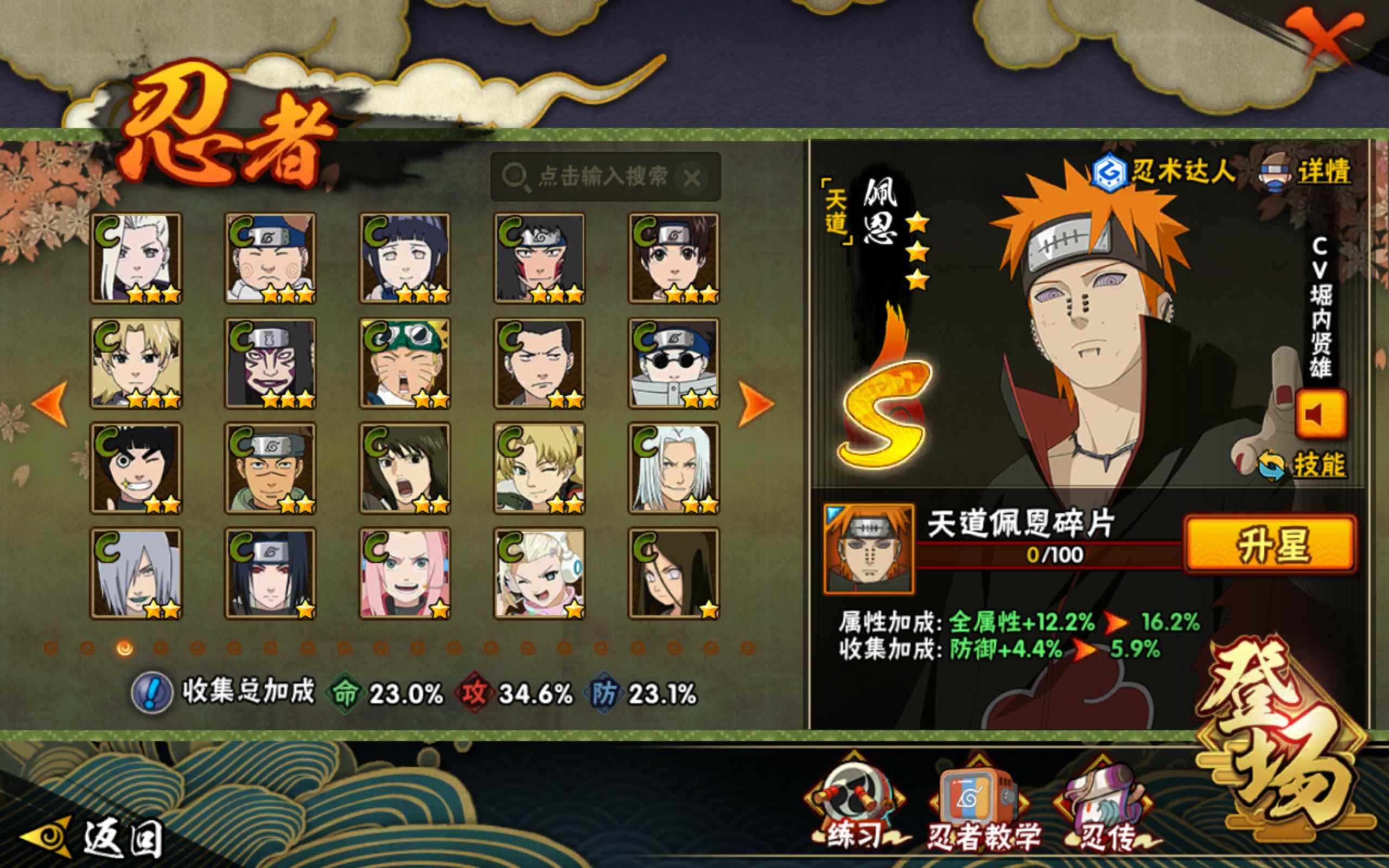Show collection bonus info exclamation icon
This screenshot has width=1389, height=868.
pyautogui.click(x=151, y=693)
